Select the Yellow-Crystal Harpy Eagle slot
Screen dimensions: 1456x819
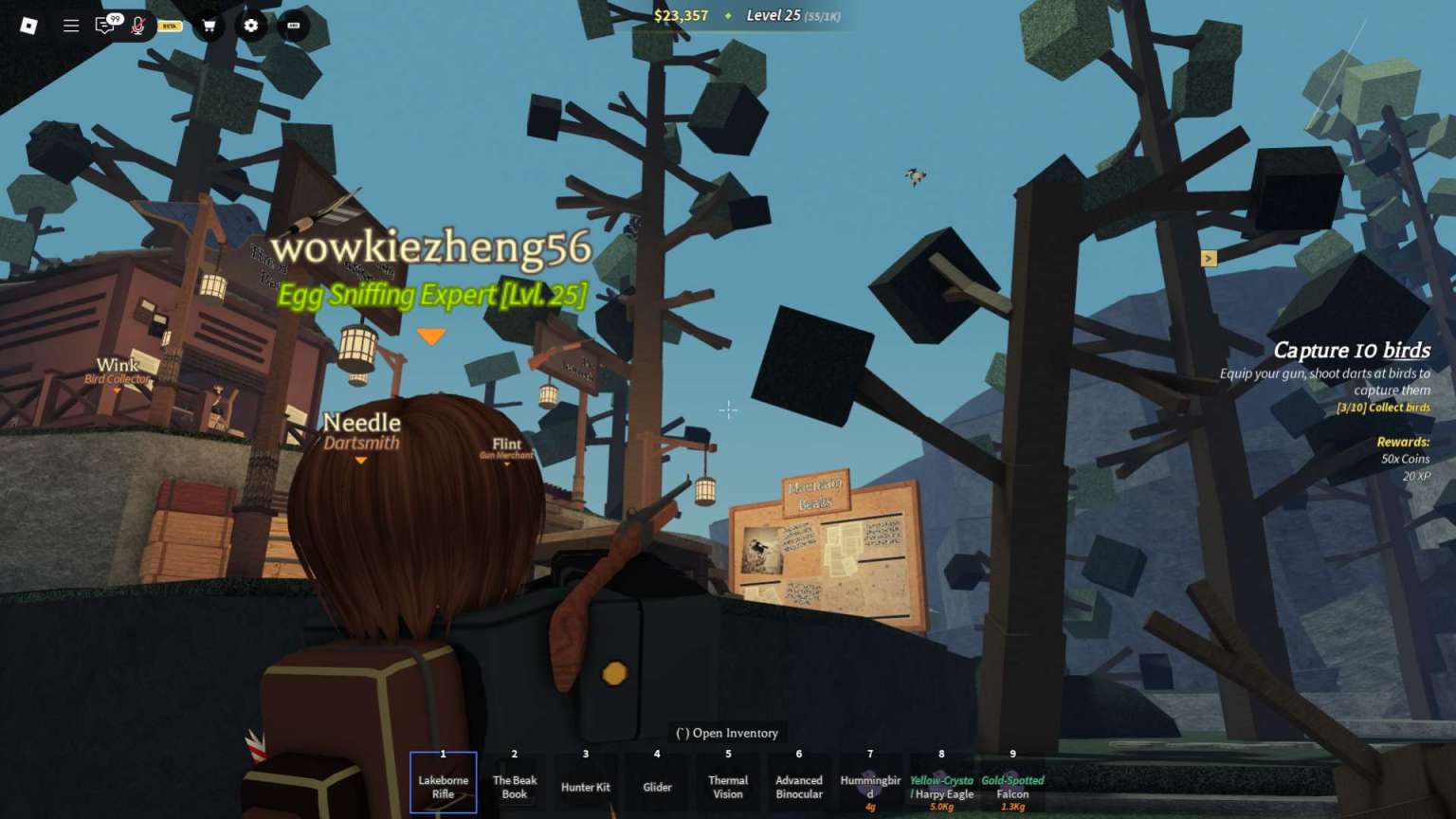click(x=941, y=783)
